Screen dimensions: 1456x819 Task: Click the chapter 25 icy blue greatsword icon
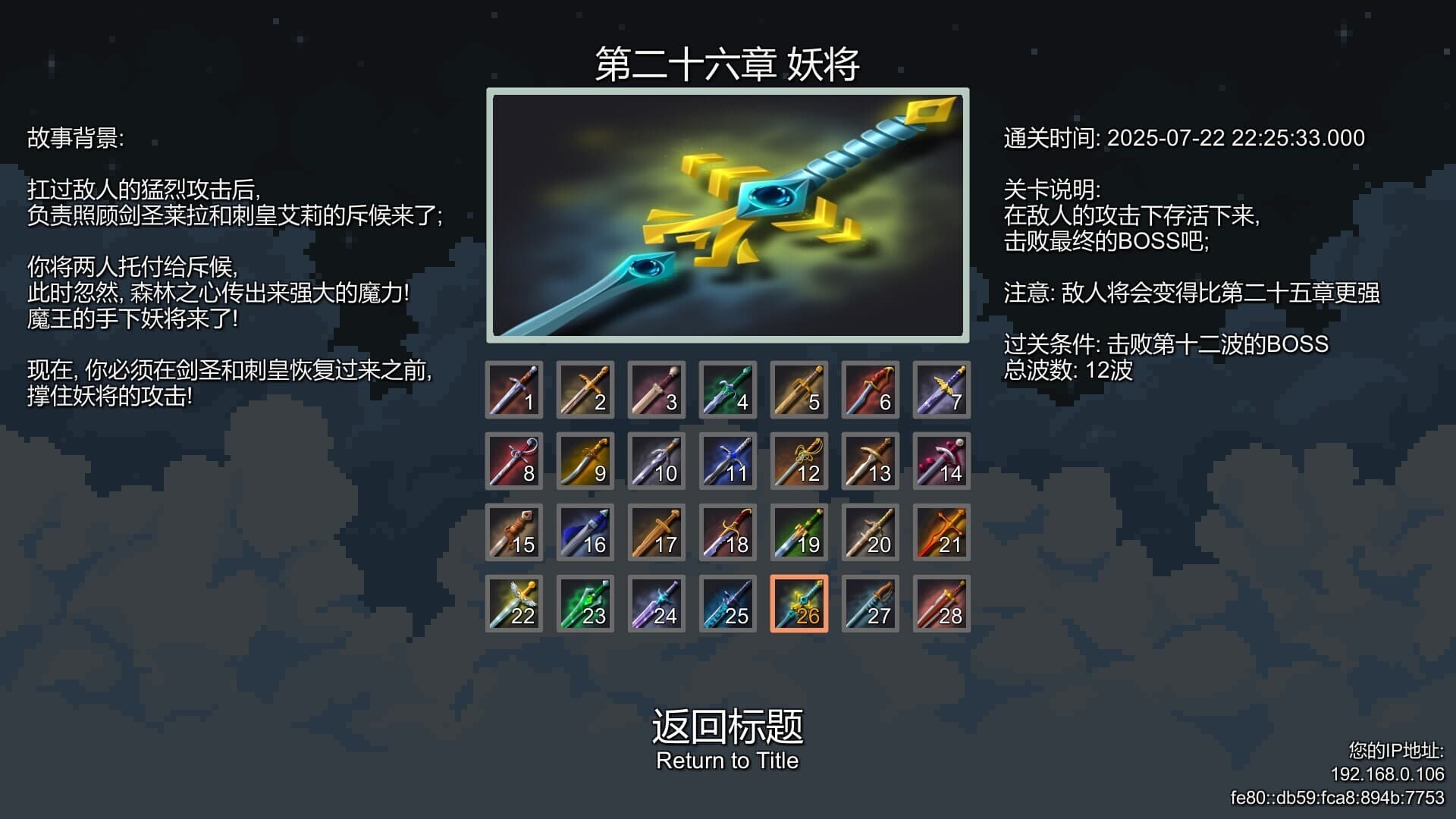coord(728,604)
